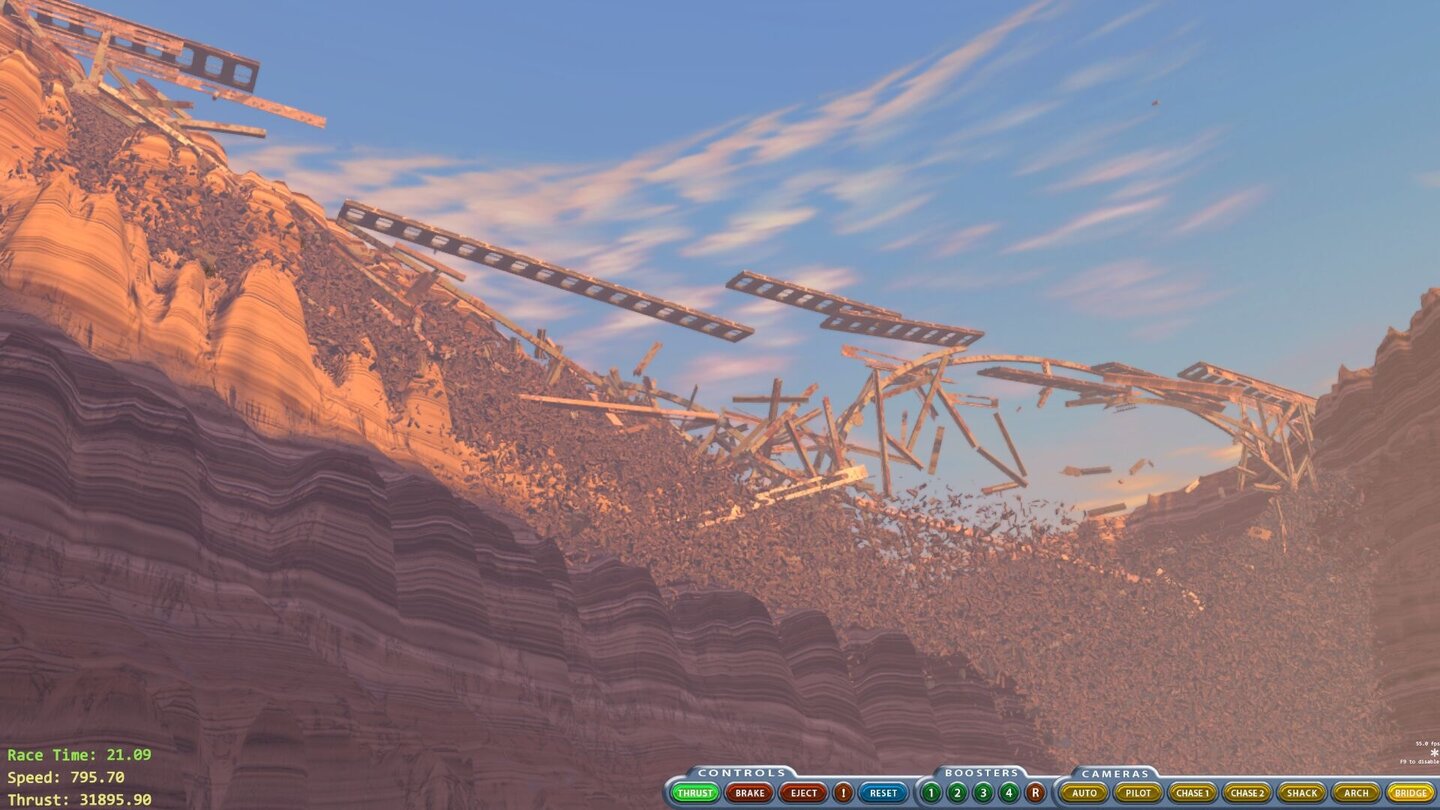Engage the THRUST control
This screenshot has width=1440, height=810.
pyautogui.click(x=697, y=792)
